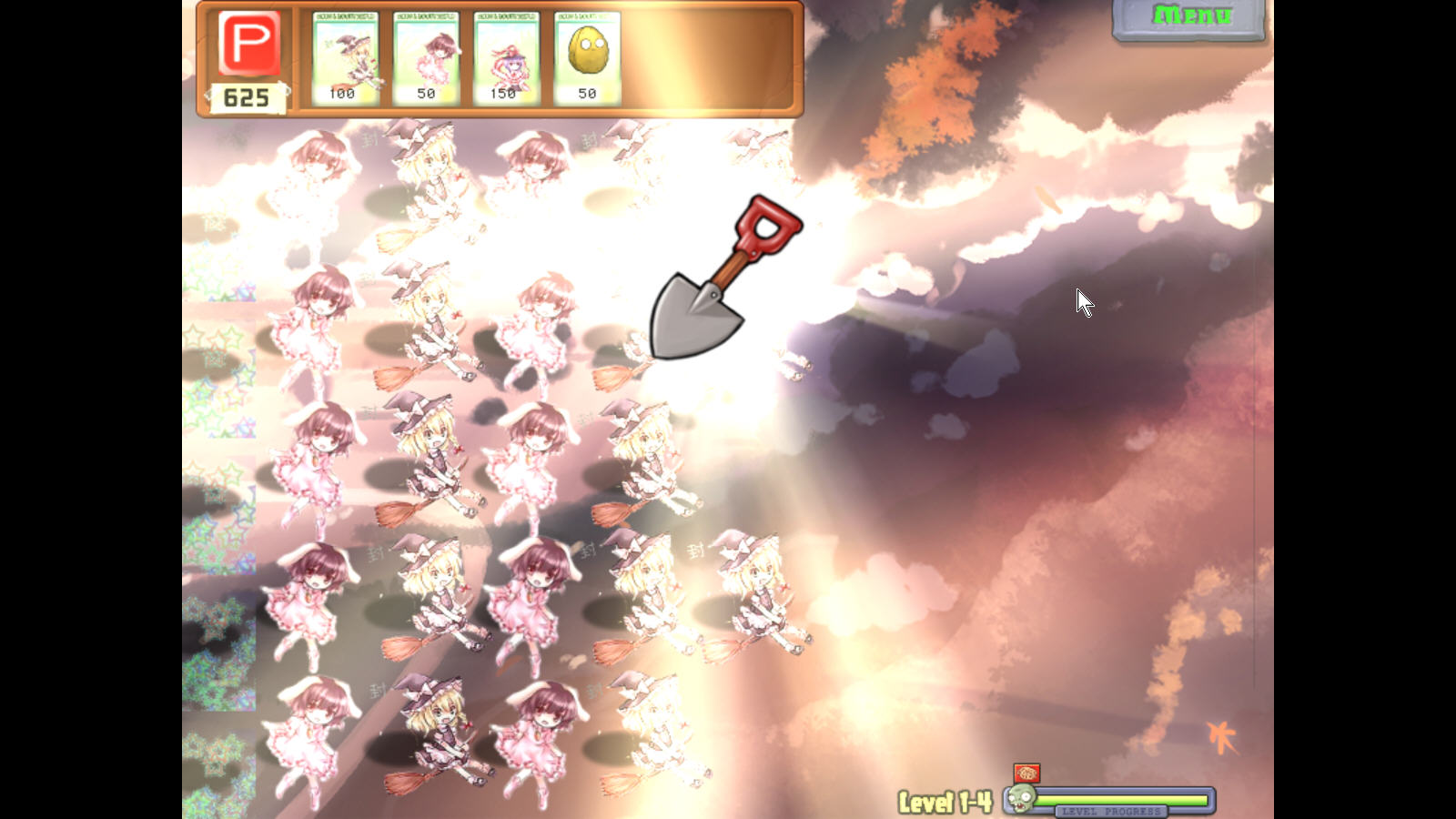Pick the 150-cost purple-haired girl card
The image size is (1456, 819).
pos(506,58)
